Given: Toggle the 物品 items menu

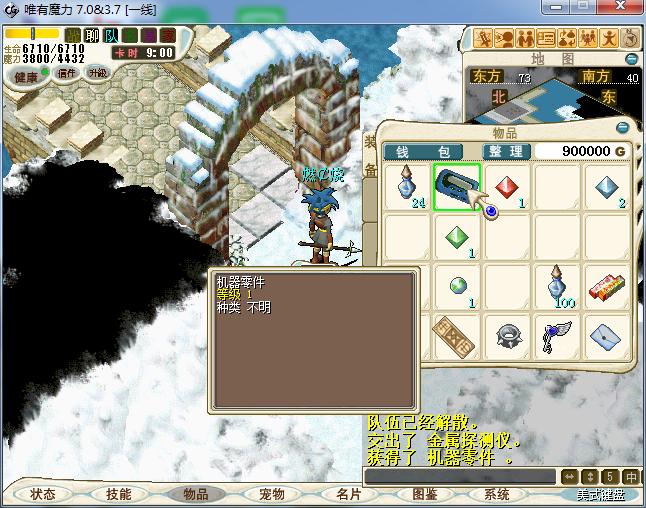Looking at the screenshot, I should click(x=195, y=494).
